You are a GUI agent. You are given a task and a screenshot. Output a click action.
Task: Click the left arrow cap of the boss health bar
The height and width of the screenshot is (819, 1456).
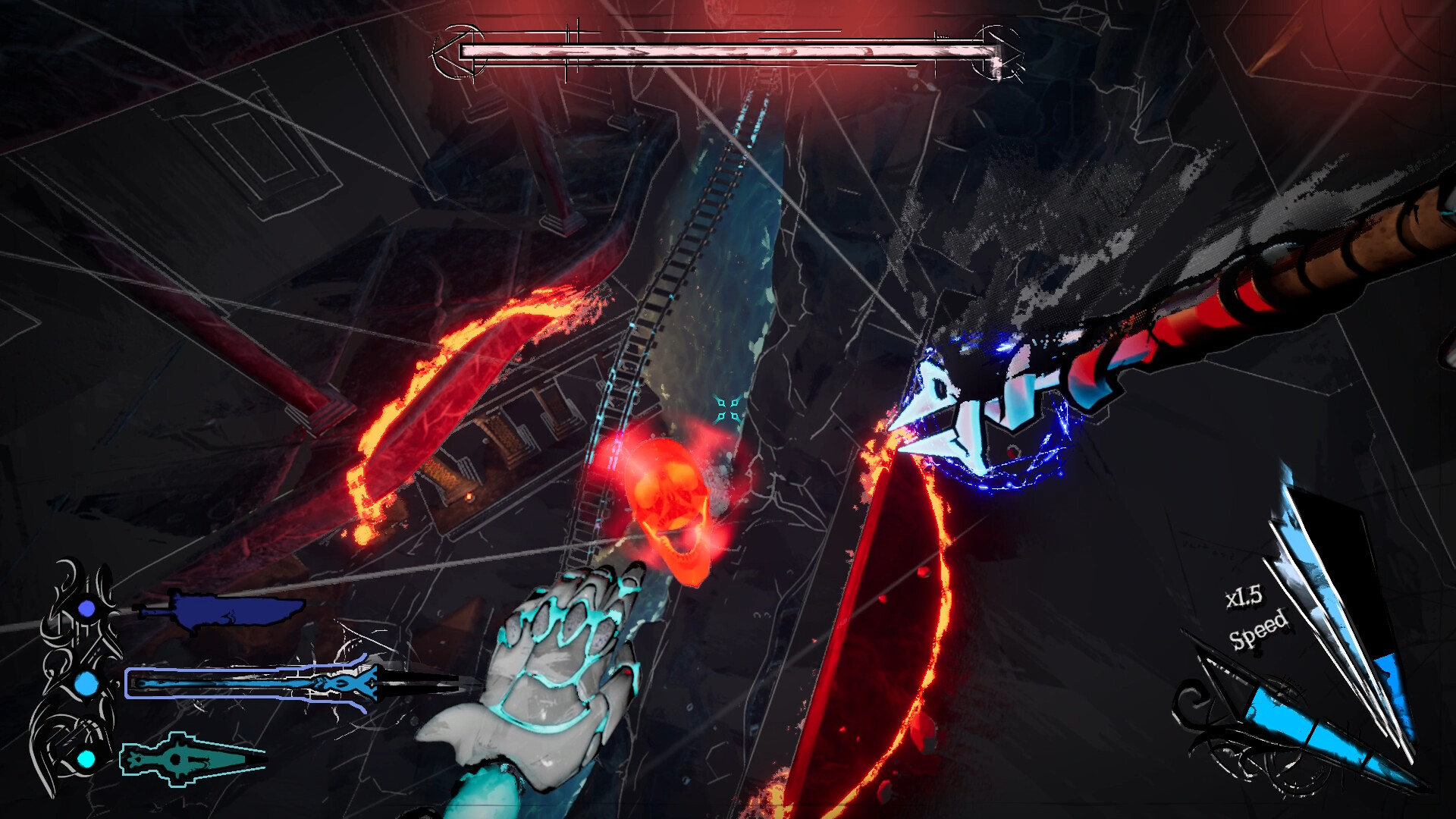point(455,52)
